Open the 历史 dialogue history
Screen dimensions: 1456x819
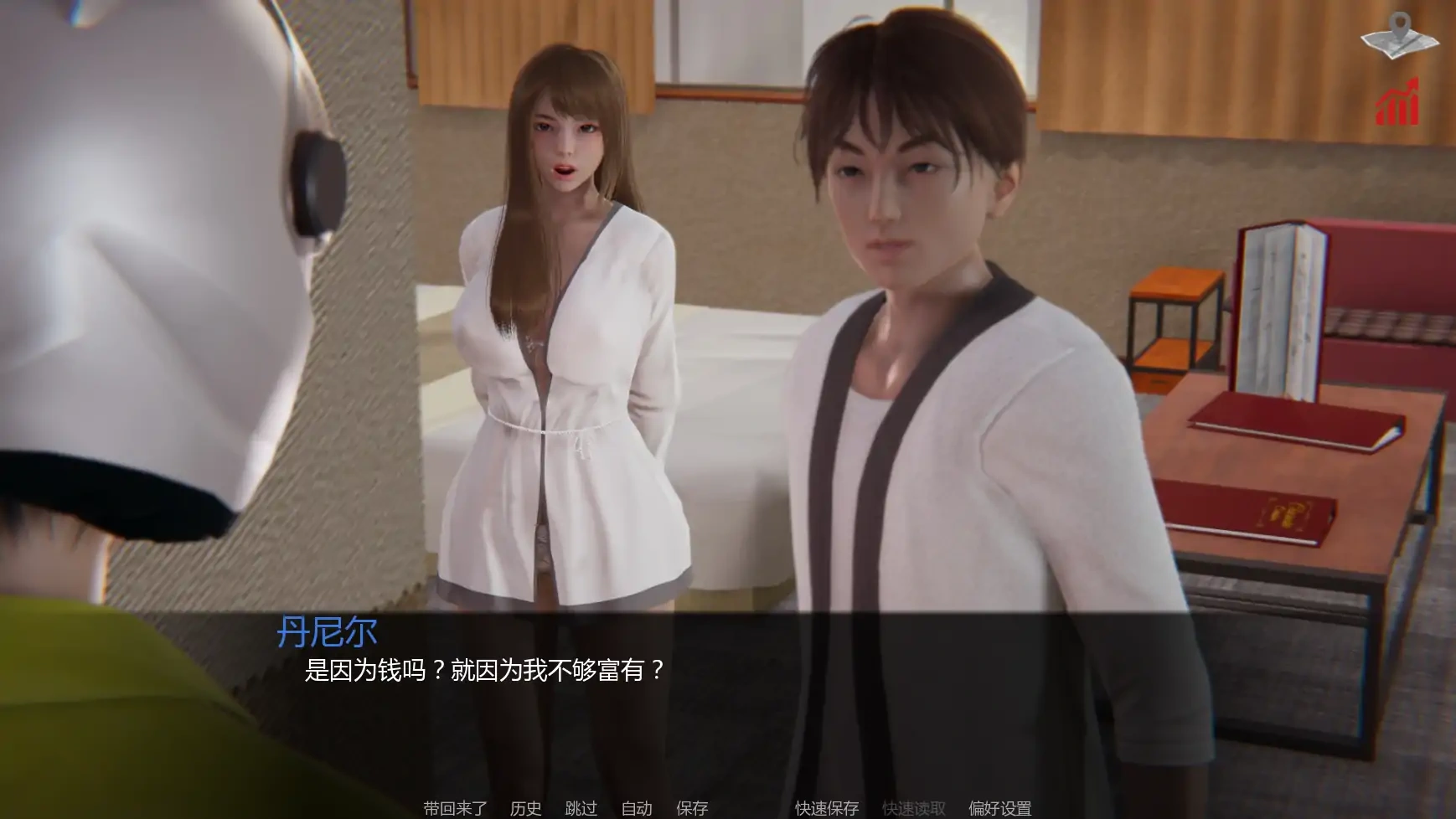(x=525, y=808)
